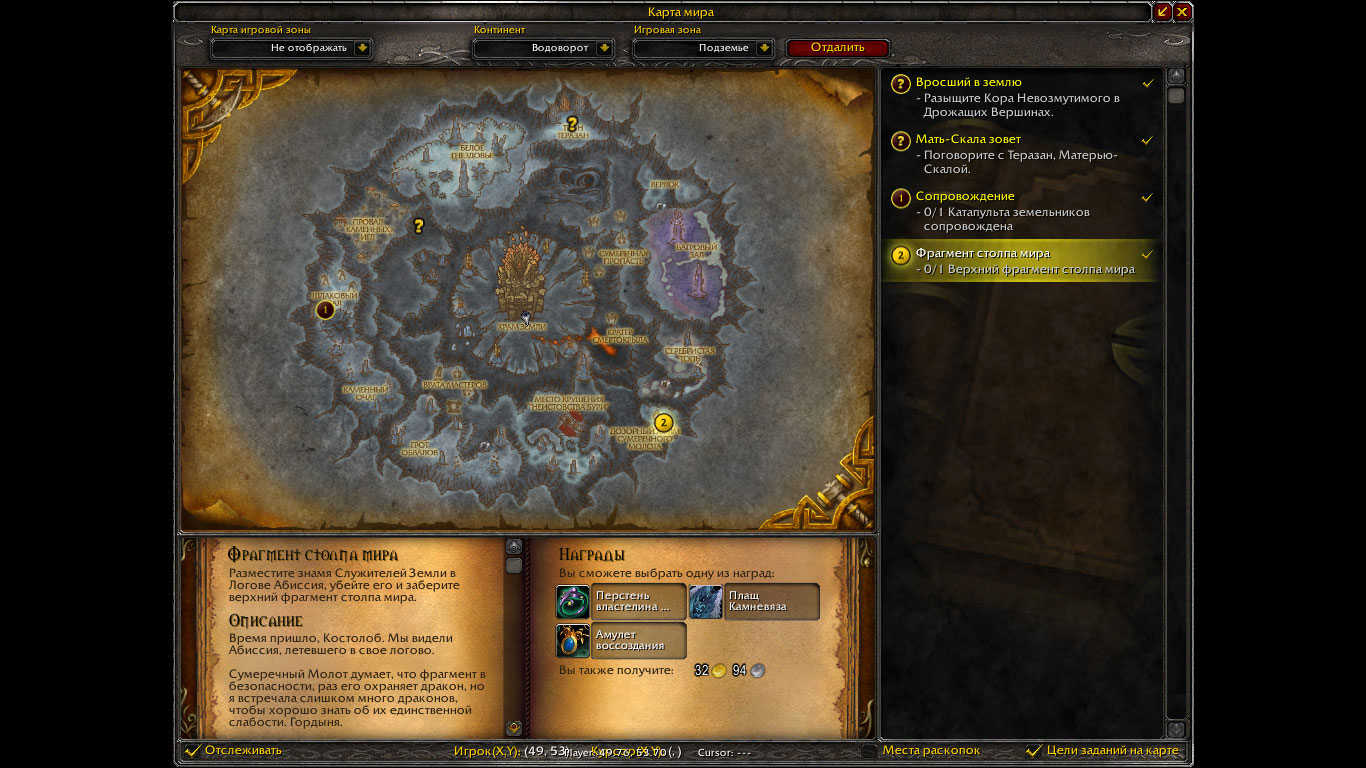Choose the Амулет воссоздания reward
Viewport: 1366px width, 768px height.
coord(620,640)
